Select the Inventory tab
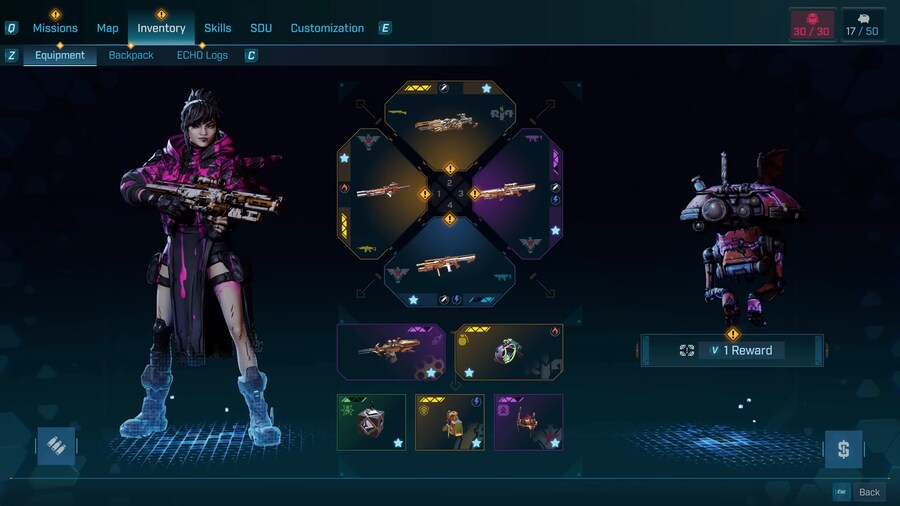This screenshot has width=900, height=506. (x=161, y=28)
